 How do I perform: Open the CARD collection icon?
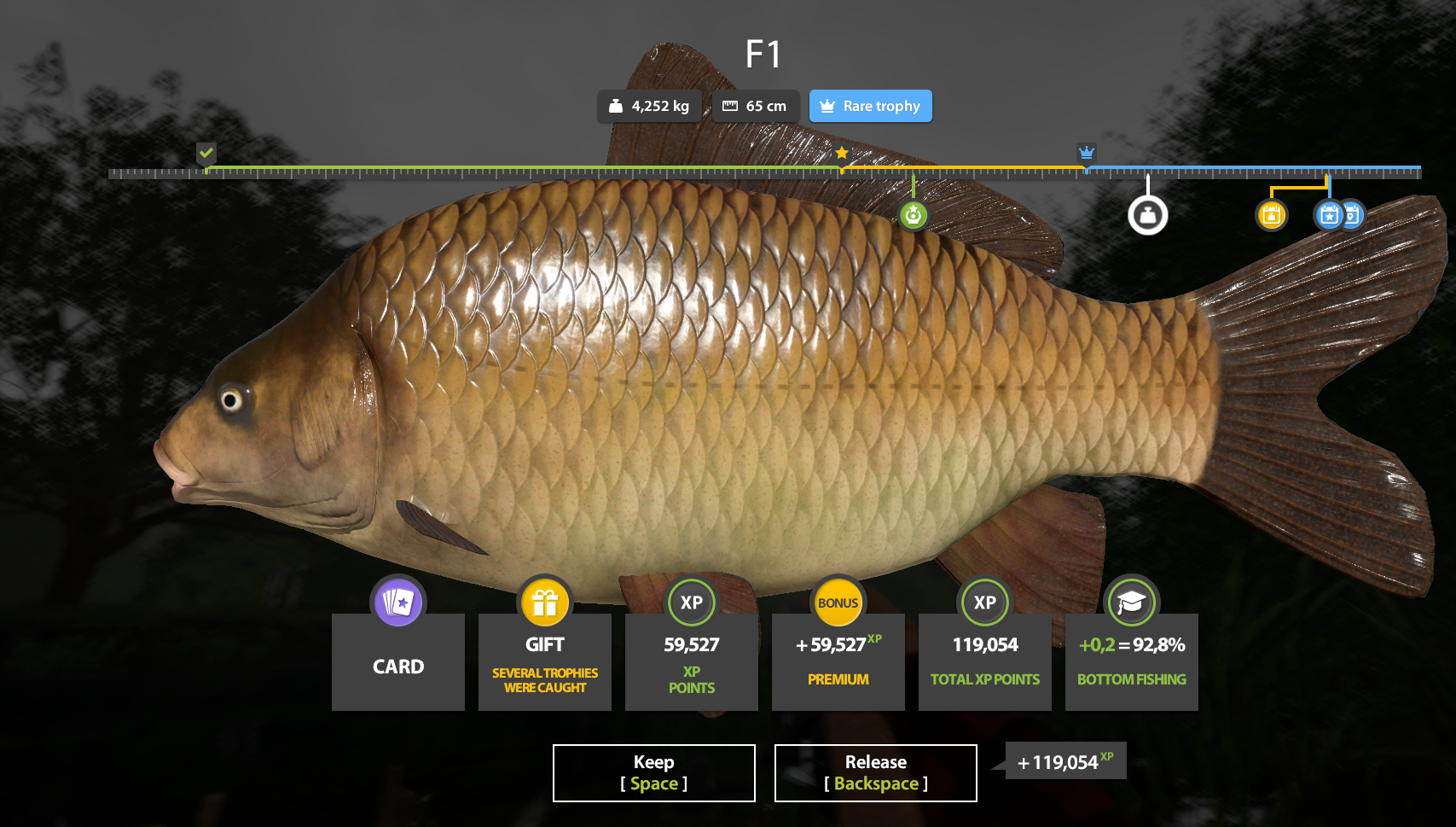[x=397, y=602]
